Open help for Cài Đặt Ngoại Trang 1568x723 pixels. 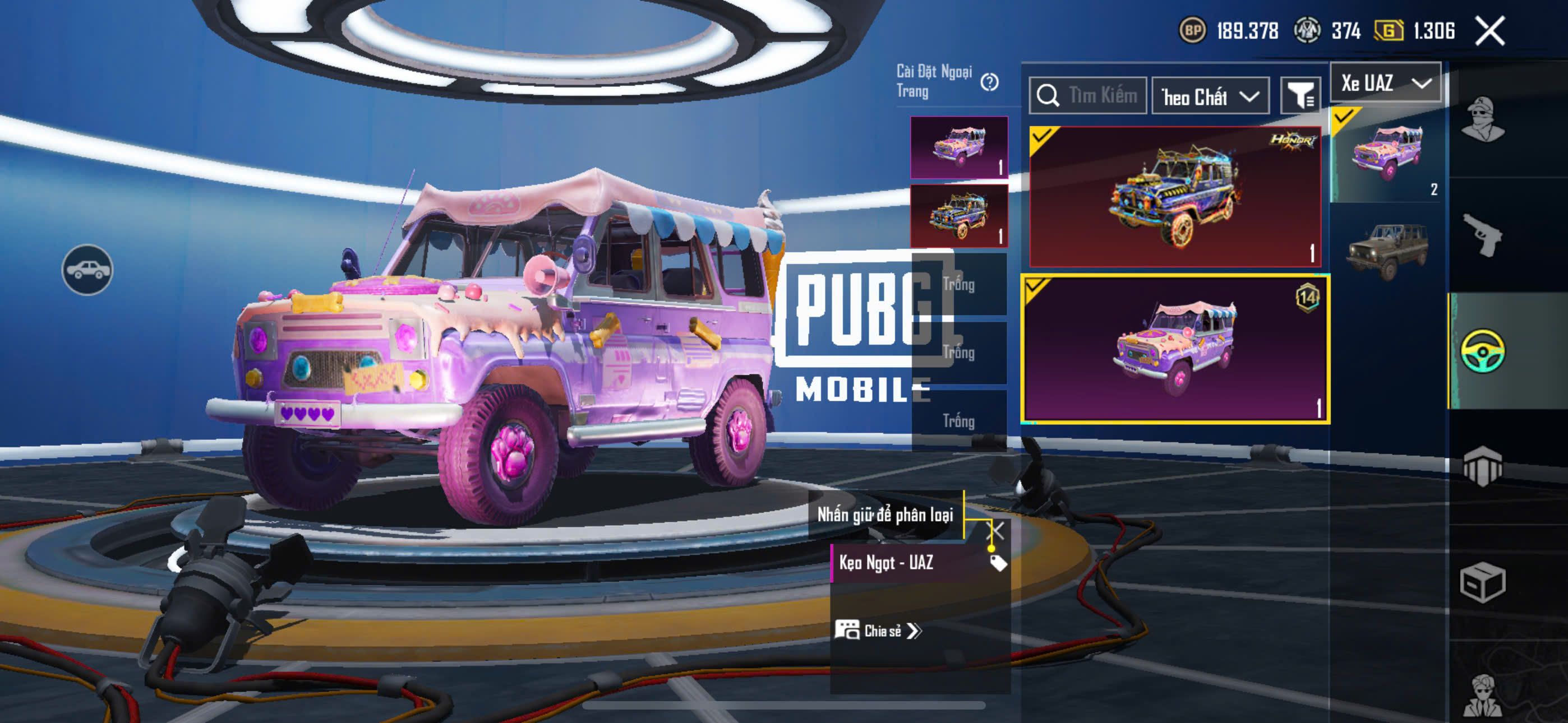(989, 82)
